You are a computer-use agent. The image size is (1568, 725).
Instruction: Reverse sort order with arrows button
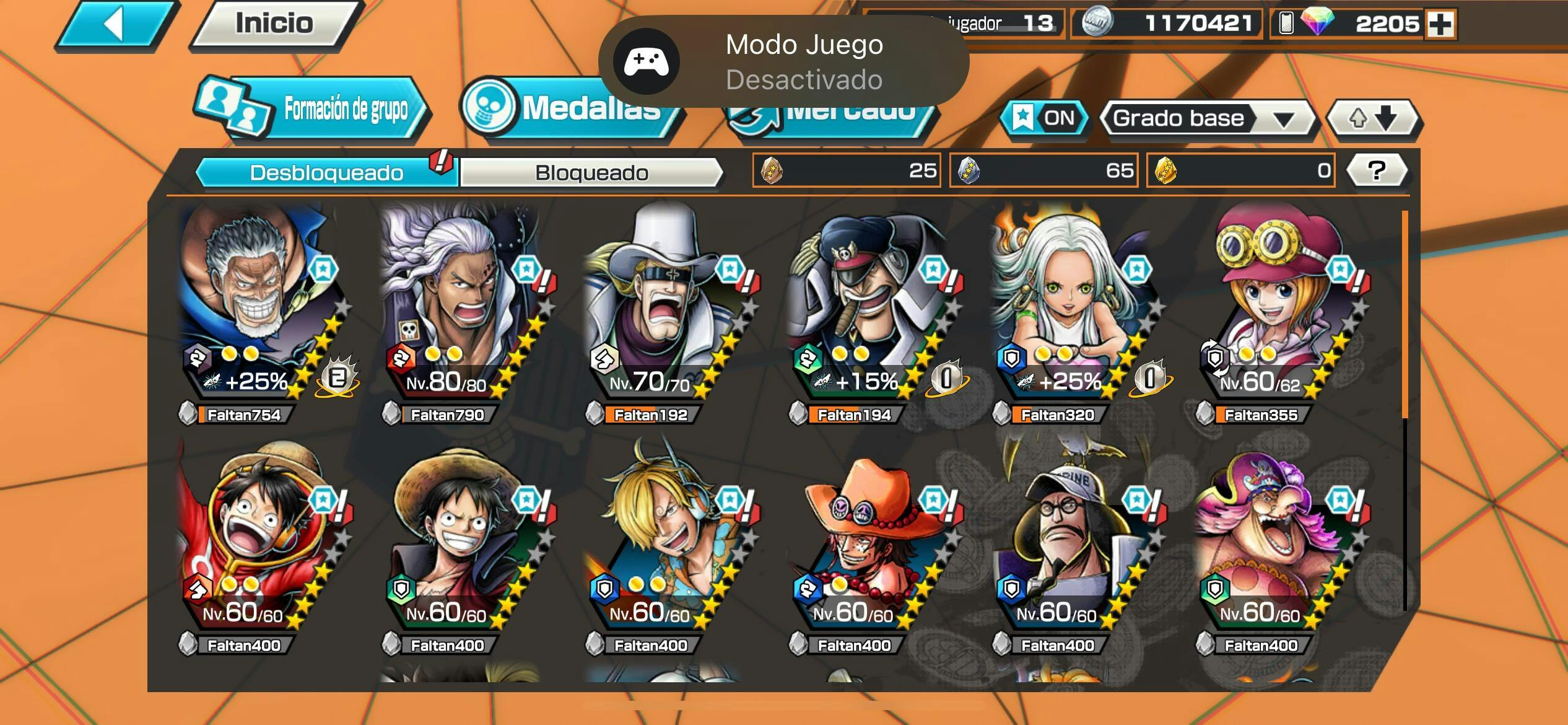click(1373, 118)
